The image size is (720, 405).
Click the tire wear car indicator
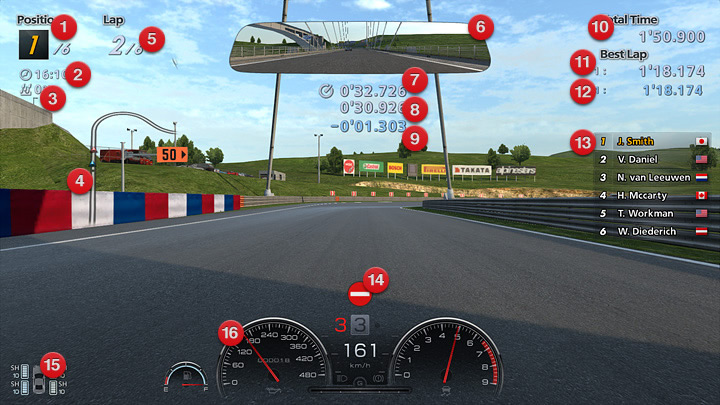(x=39, y=380)
